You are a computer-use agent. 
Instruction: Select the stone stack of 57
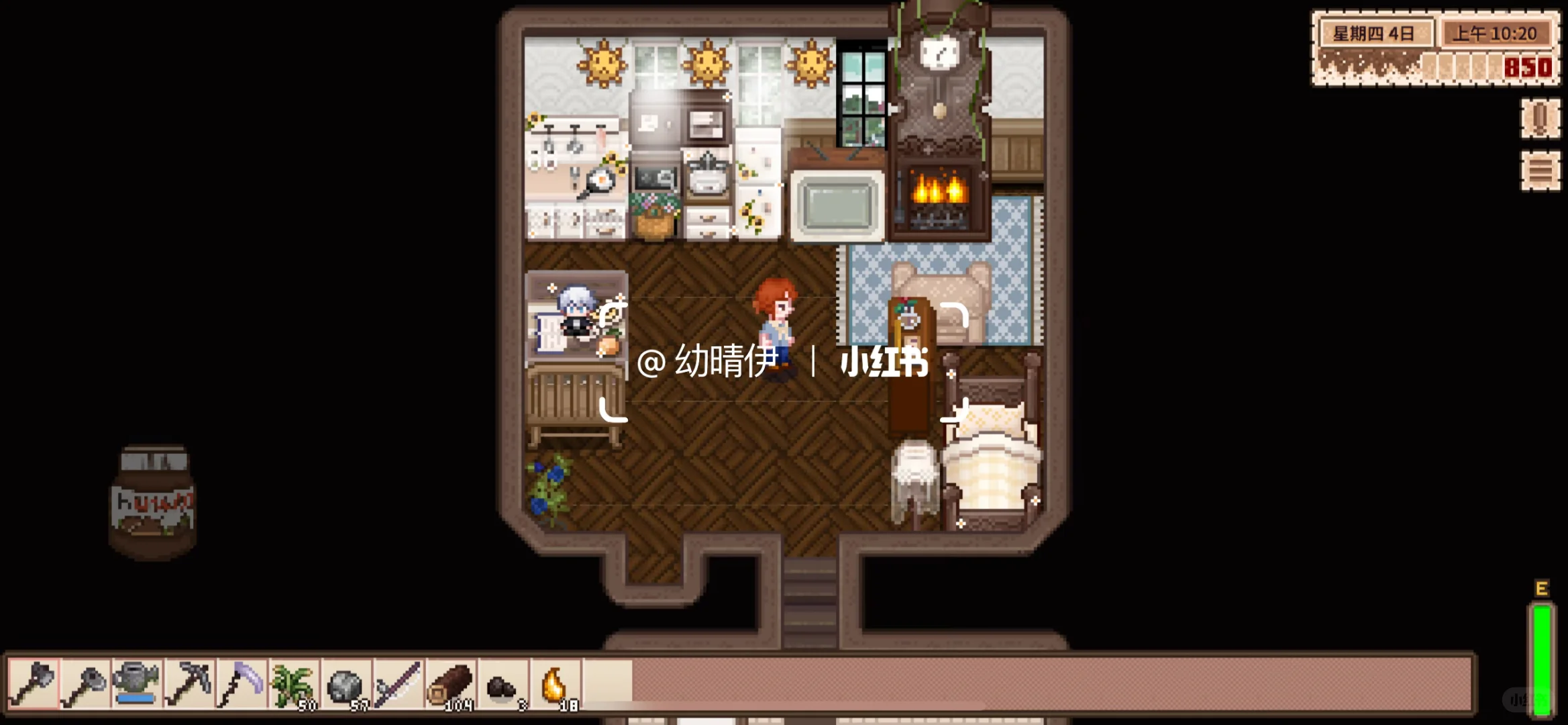click(346, 685)
